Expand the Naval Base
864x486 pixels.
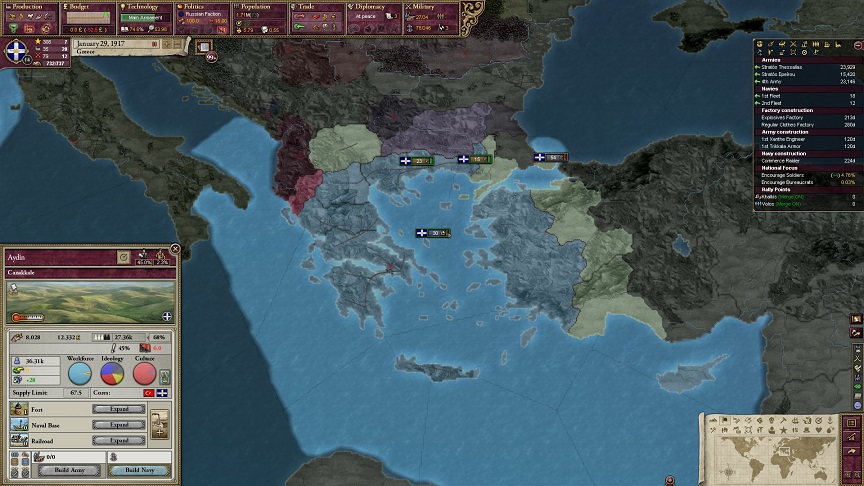(x=111, y=425)
